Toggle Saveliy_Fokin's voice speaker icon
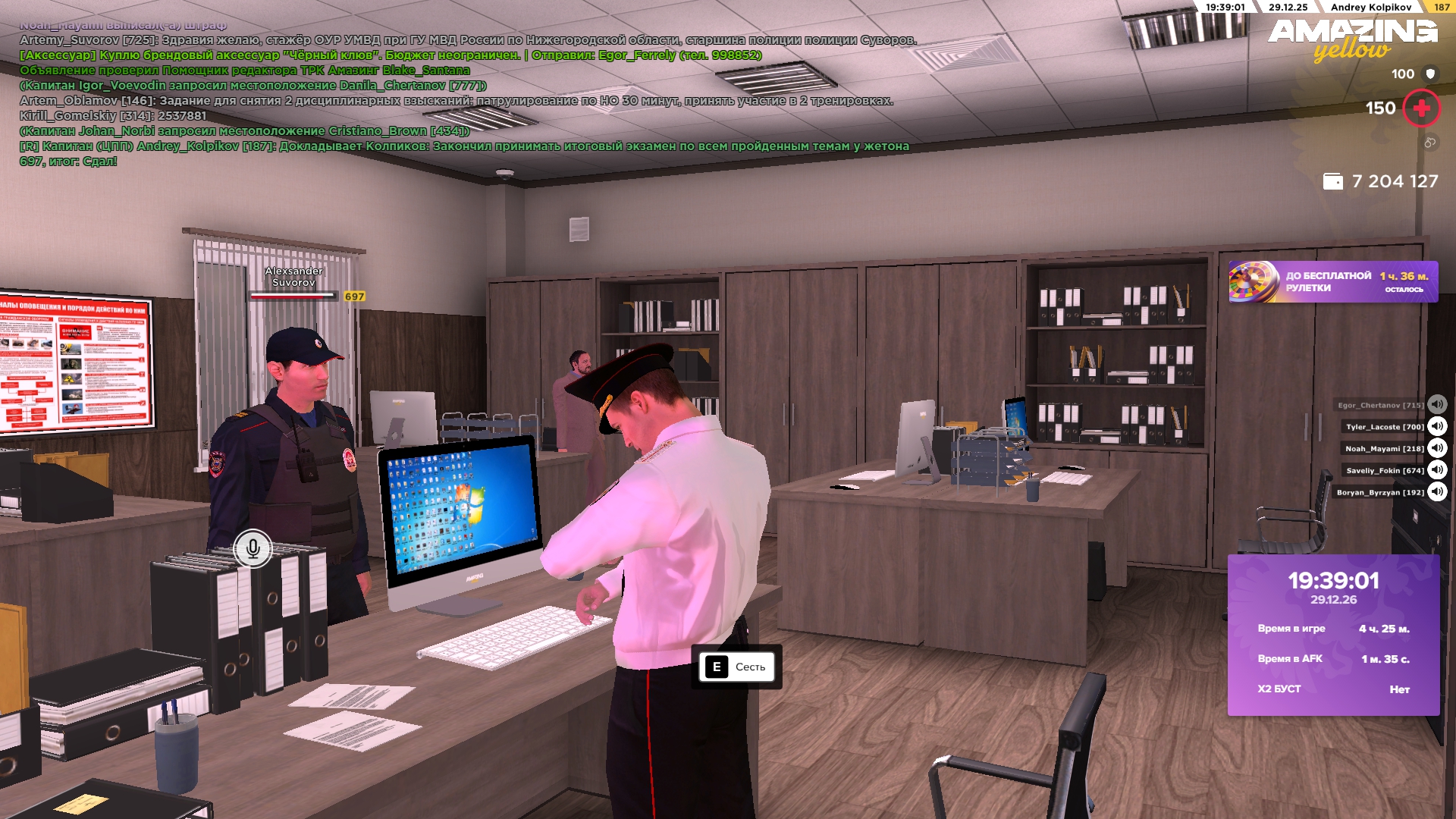The height and width of the screenshot is (819, 1456). (x=1437, y=470)
